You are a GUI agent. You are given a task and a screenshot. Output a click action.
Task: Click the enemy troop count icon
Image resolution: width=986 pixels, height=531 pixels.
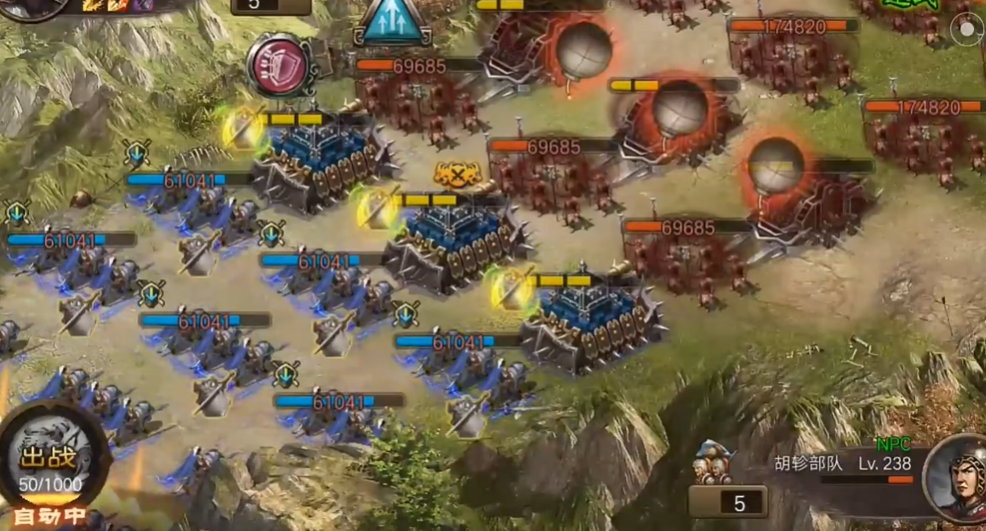tap(713, 462)
